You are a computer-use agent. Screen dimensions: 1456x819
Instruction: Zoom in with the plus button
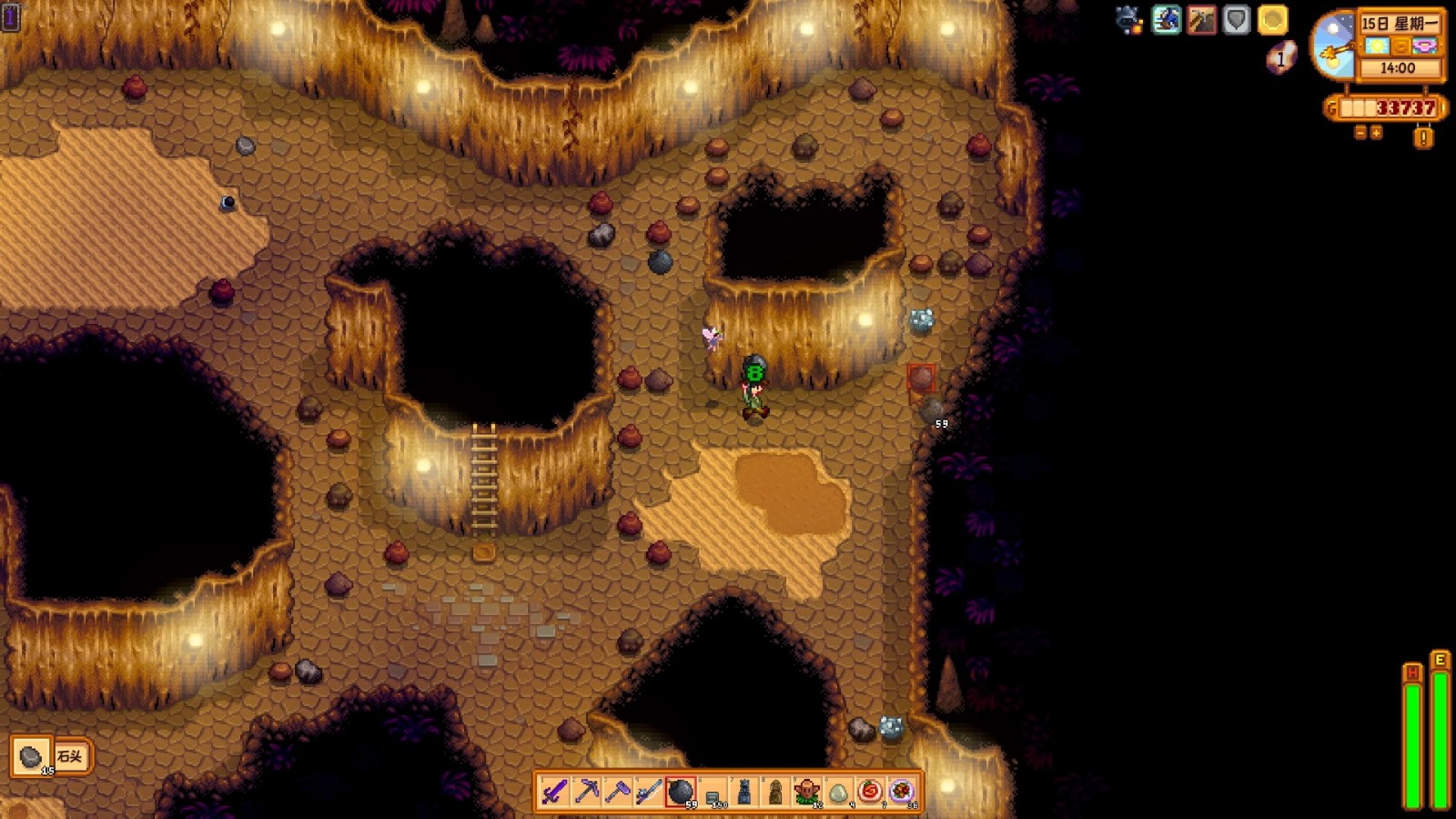click(1376, 133)
